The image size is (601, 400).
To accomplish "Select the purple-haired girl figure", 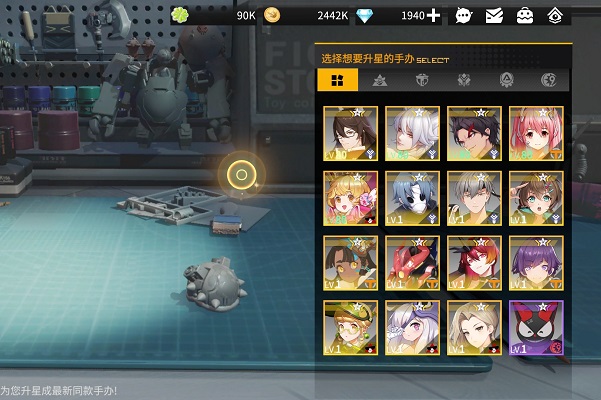I will point(536,263).
